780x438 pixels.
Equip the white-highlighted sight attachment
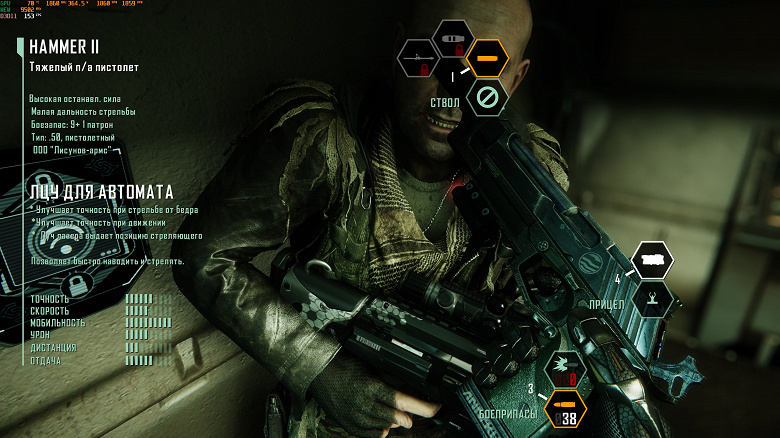pos(653,260)
